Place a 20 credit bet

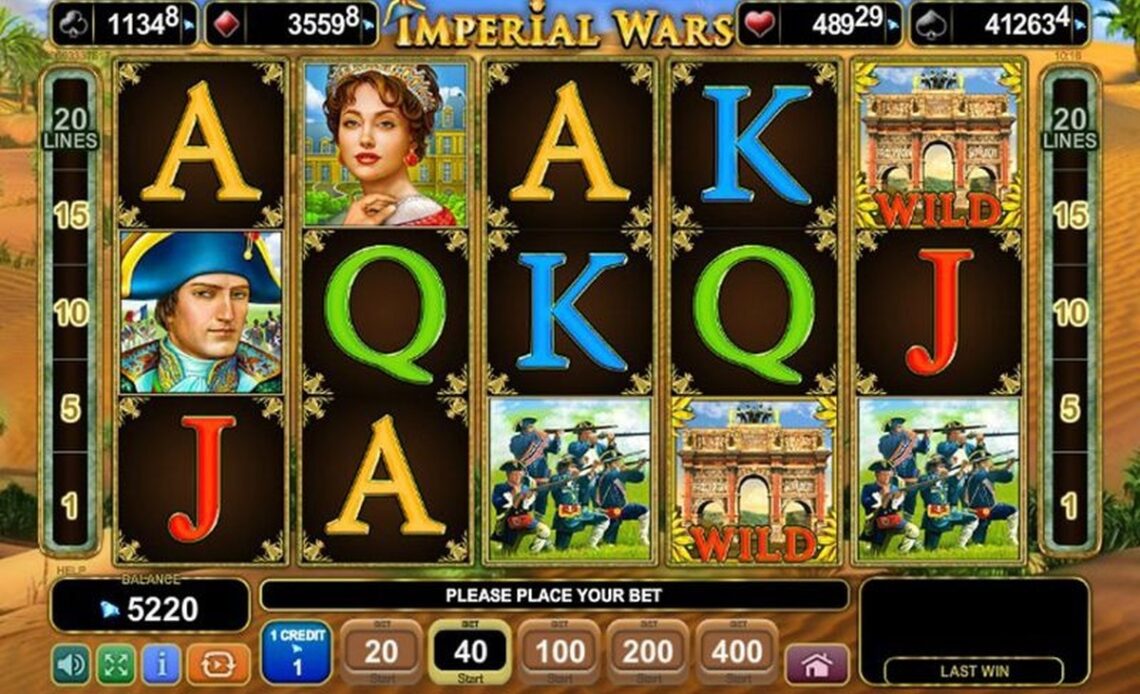(381, 654)
